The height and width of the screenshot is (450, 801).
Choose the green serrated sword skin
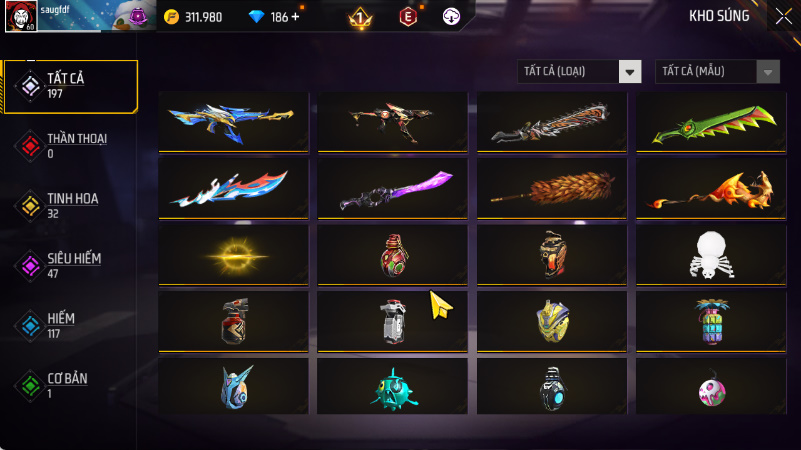tap(712, 122)
